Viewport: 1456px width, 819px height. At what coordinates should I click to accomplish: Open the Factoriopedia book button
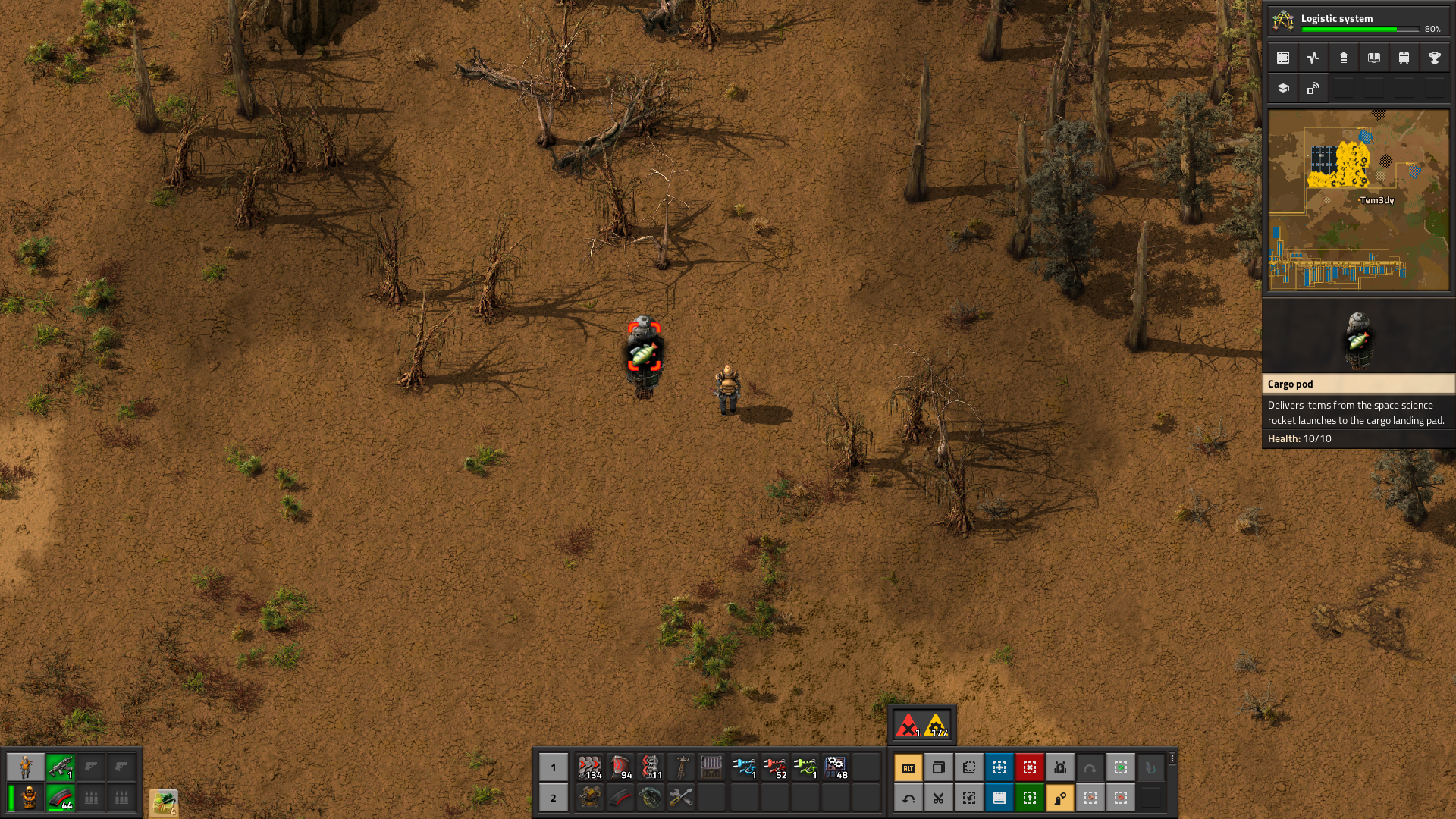tap(1373, 58)
